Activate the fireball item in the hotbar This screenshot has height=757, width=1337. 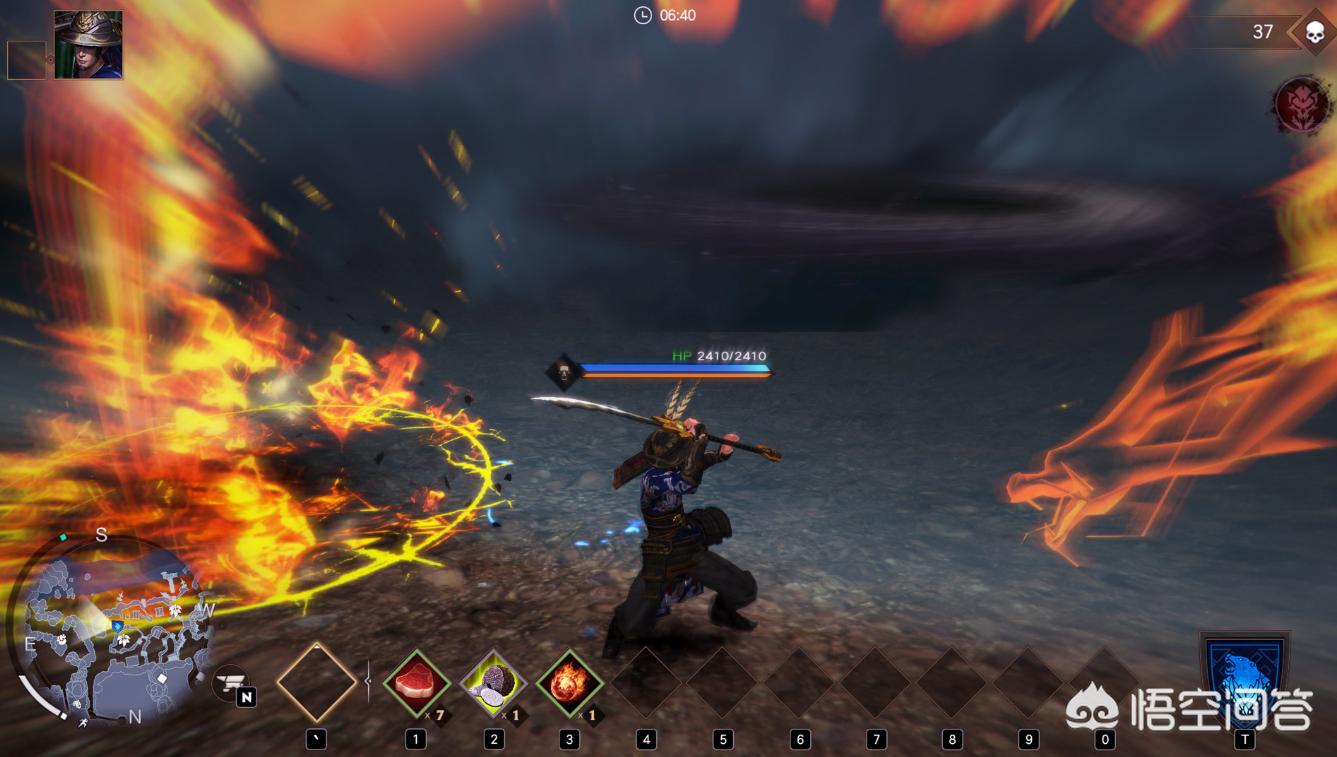tap(570, 684)
